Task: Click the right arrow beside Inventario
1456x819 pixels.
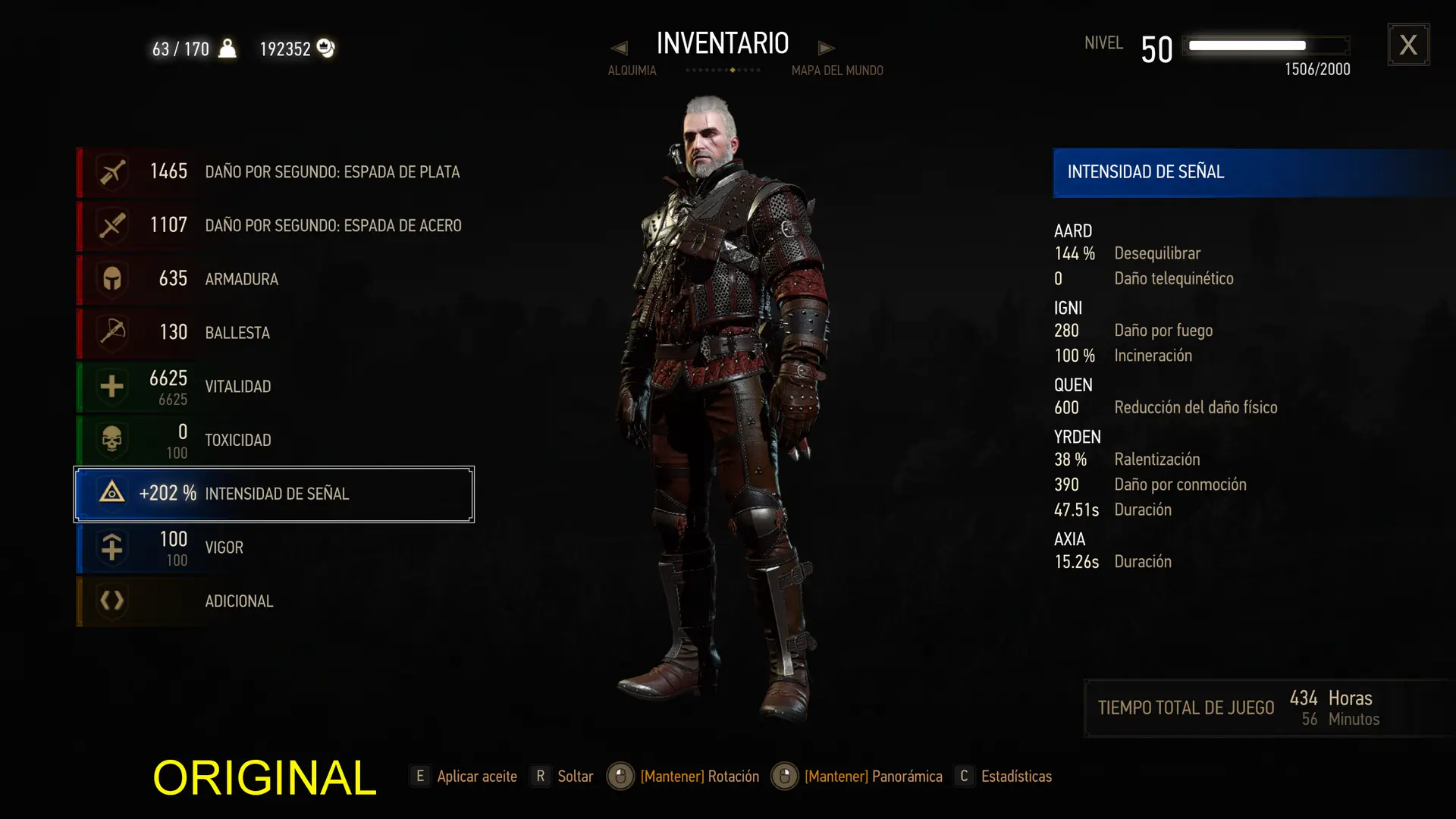Action: pos(827,49)
